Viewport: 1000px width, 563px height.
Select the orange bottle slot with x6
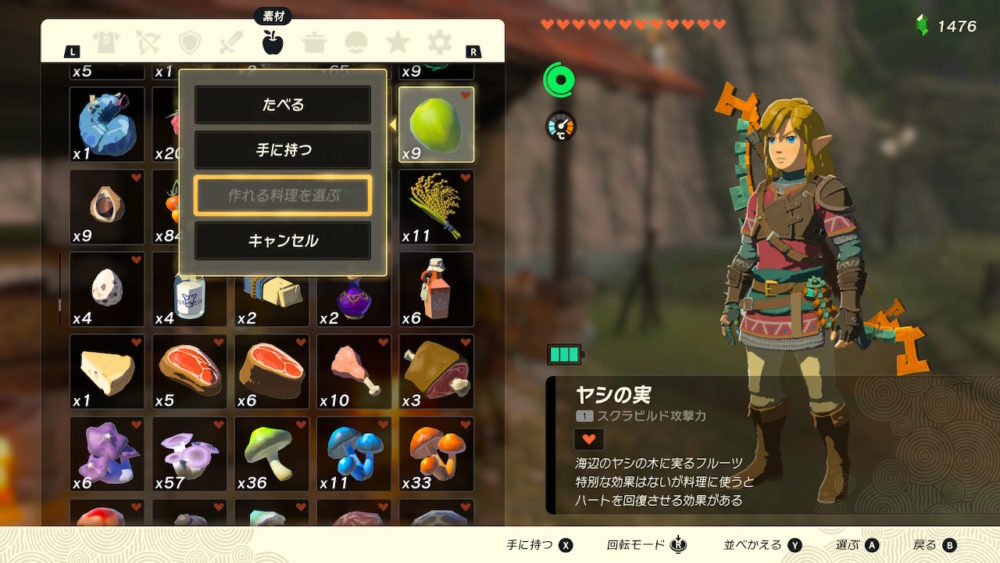436,289
